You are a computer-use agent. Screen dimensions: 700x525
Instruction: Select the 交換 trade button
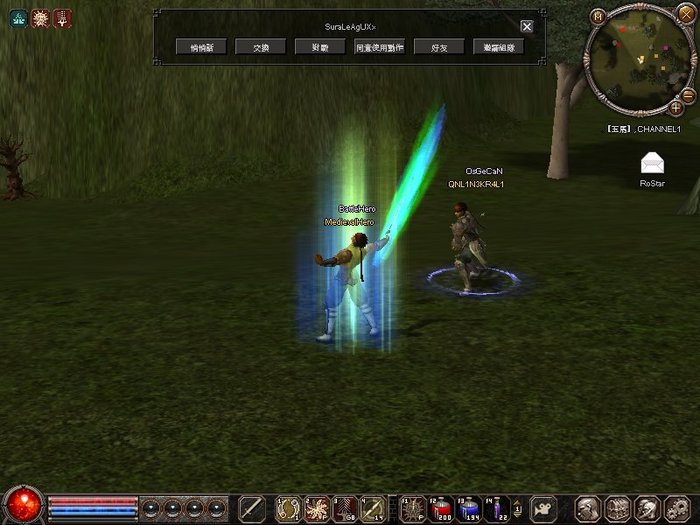tap(261, 47)
